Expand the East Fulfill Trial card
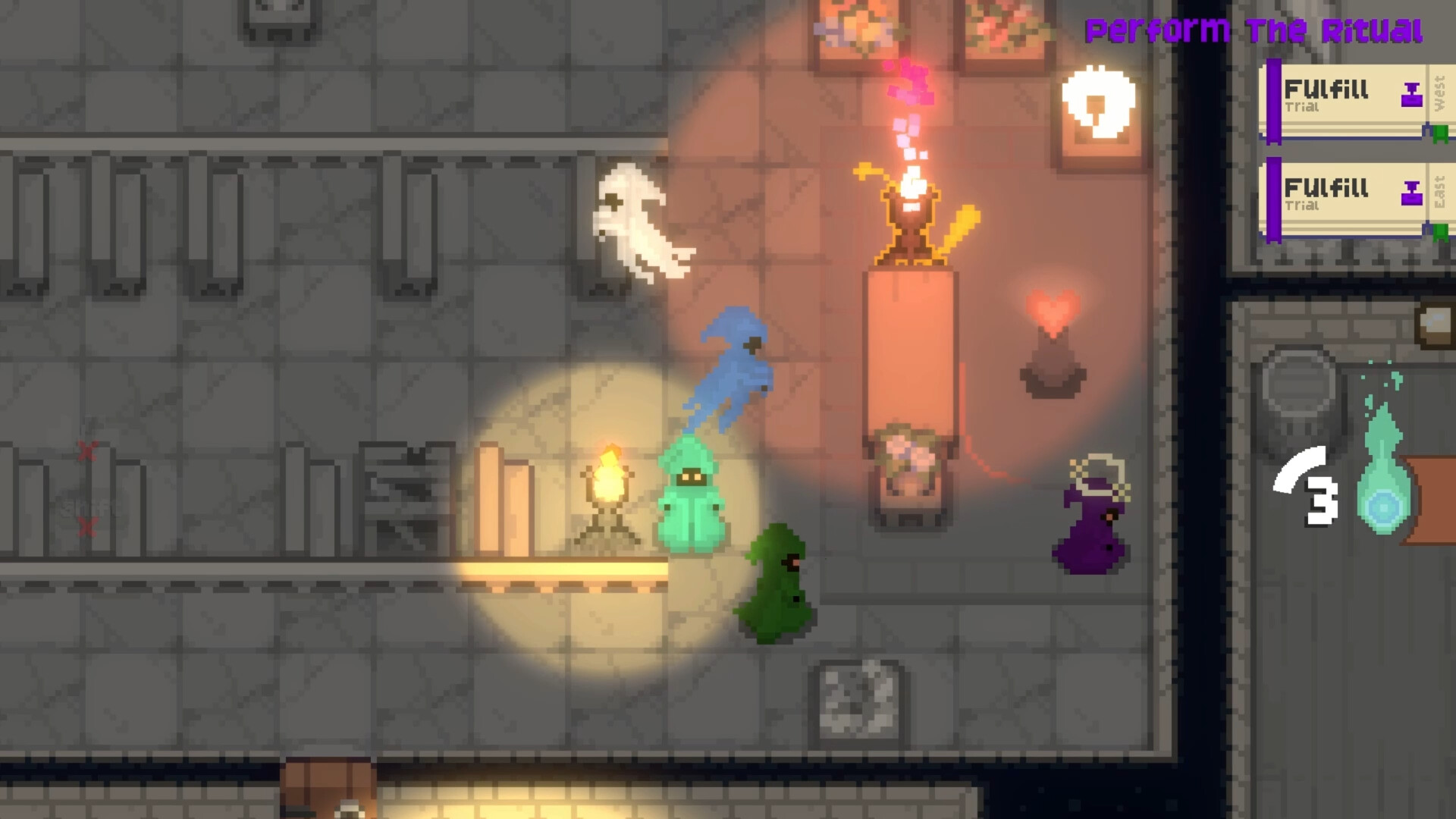This screenshot has width=1456, height=819. click(x=1357, y=199)
